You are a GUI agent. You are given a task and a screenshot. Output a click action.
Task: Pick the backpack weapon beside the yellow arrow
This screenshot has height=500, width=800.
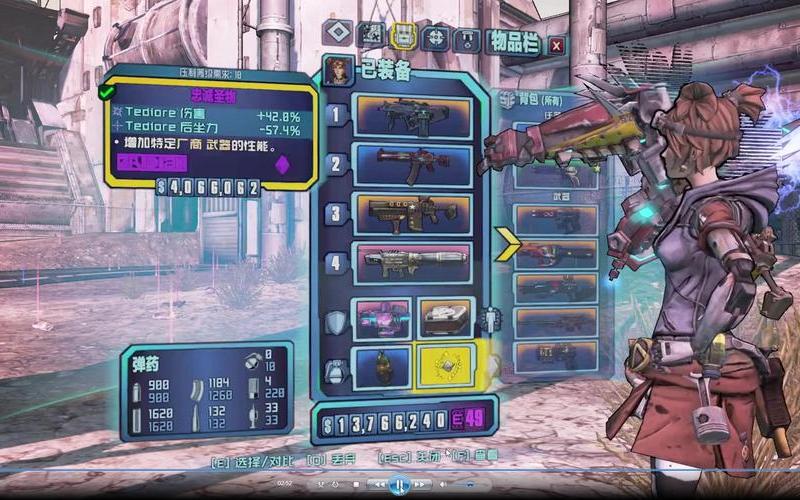555,252
